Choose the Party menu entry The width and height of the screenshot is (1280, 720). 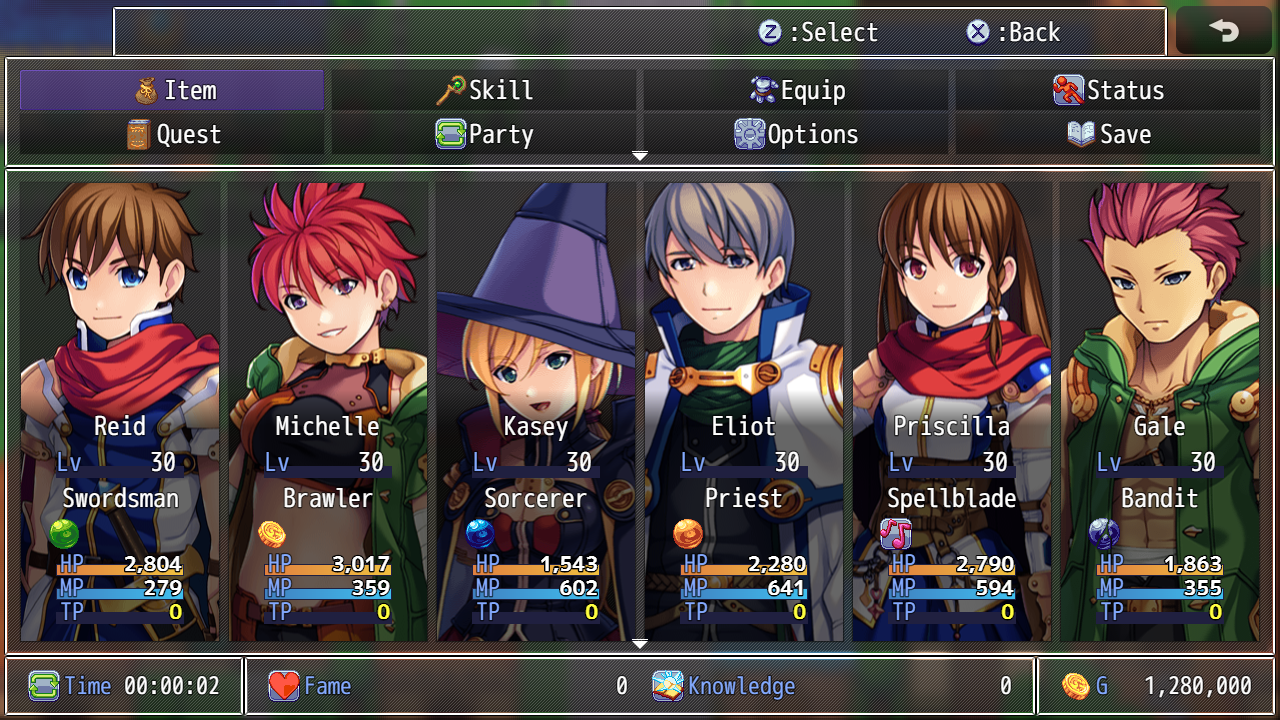pos(484,134)
